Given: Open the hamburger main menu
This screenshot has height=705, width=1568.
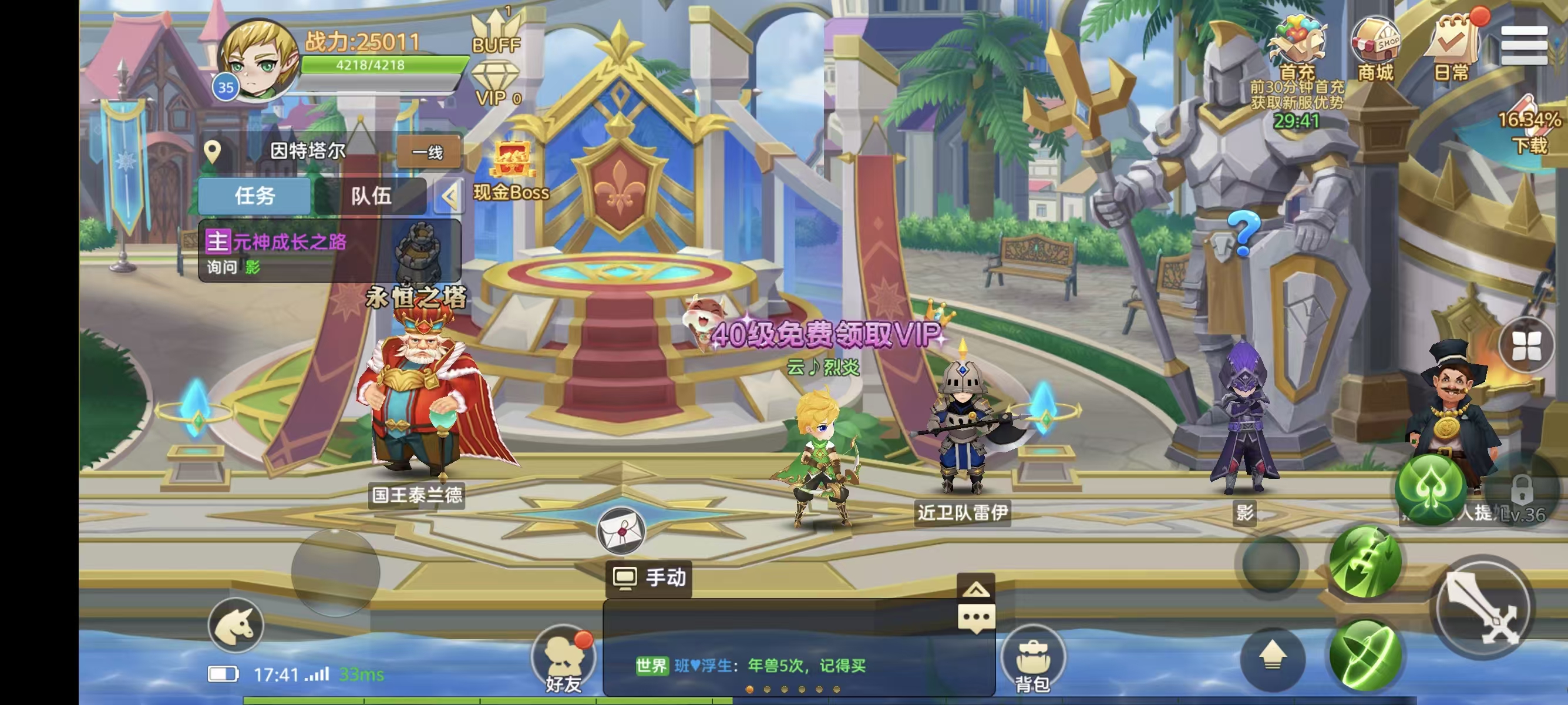Looking at the screenshot, I should pos(1523,45).
